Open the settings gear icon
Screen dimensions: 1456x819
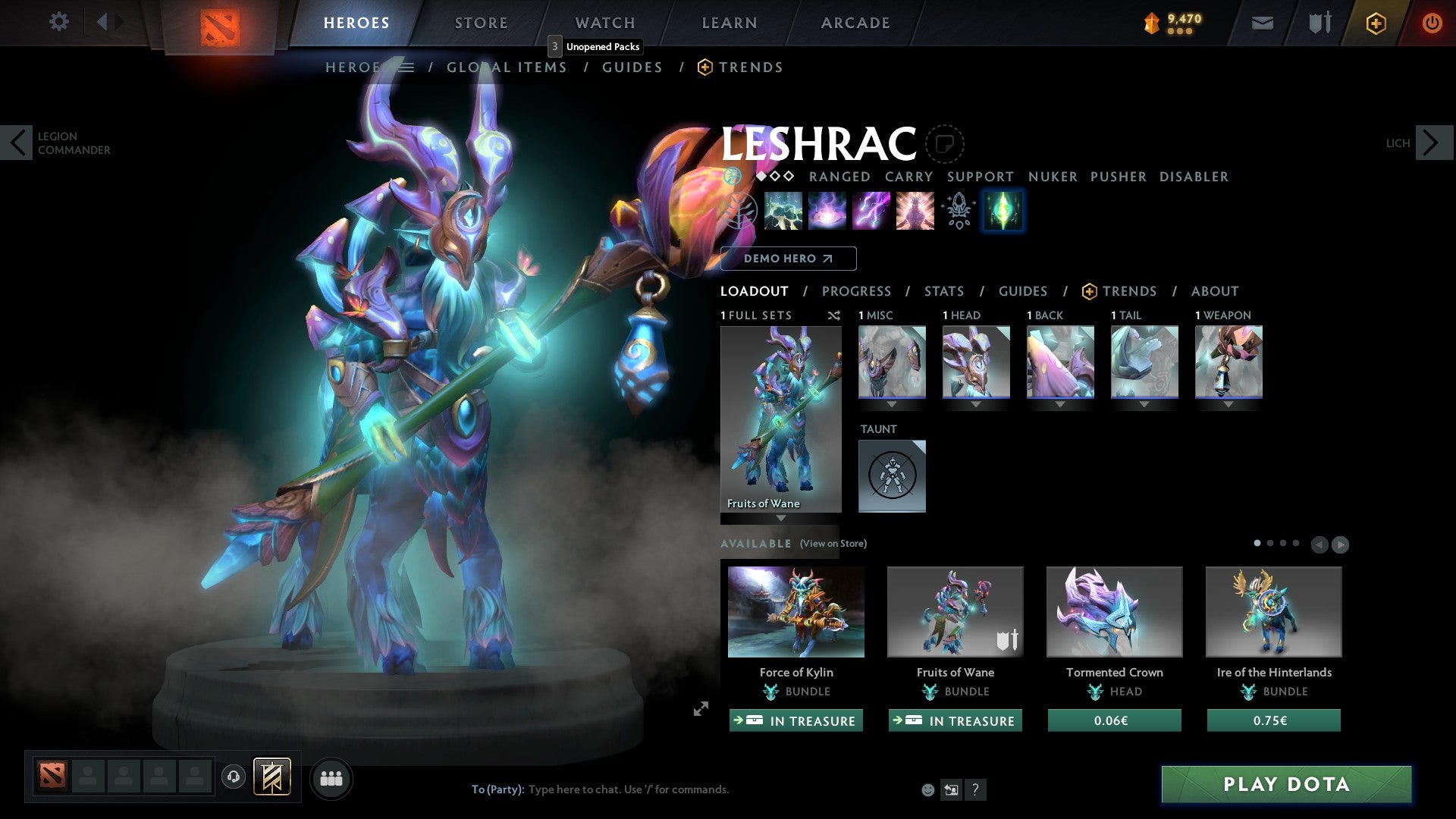coord(59,22)
